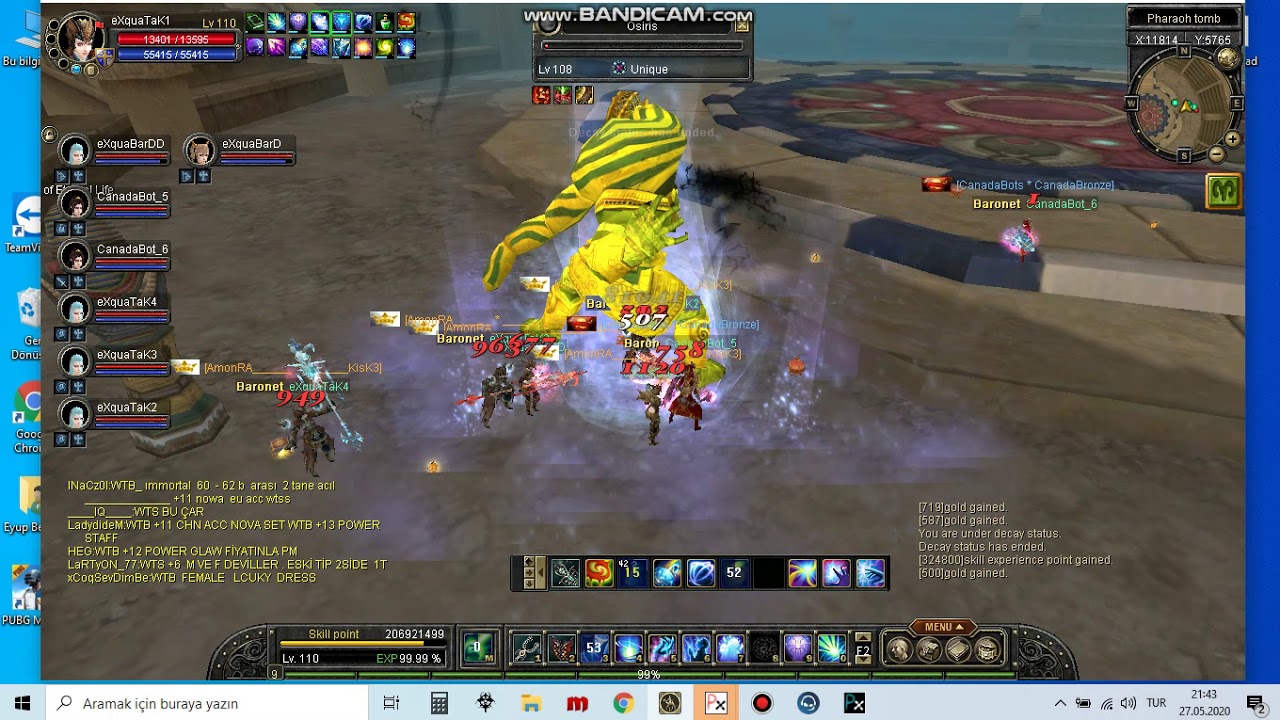
Task: Activate the red swirl skill in upper quickbar
Action: 599,573
